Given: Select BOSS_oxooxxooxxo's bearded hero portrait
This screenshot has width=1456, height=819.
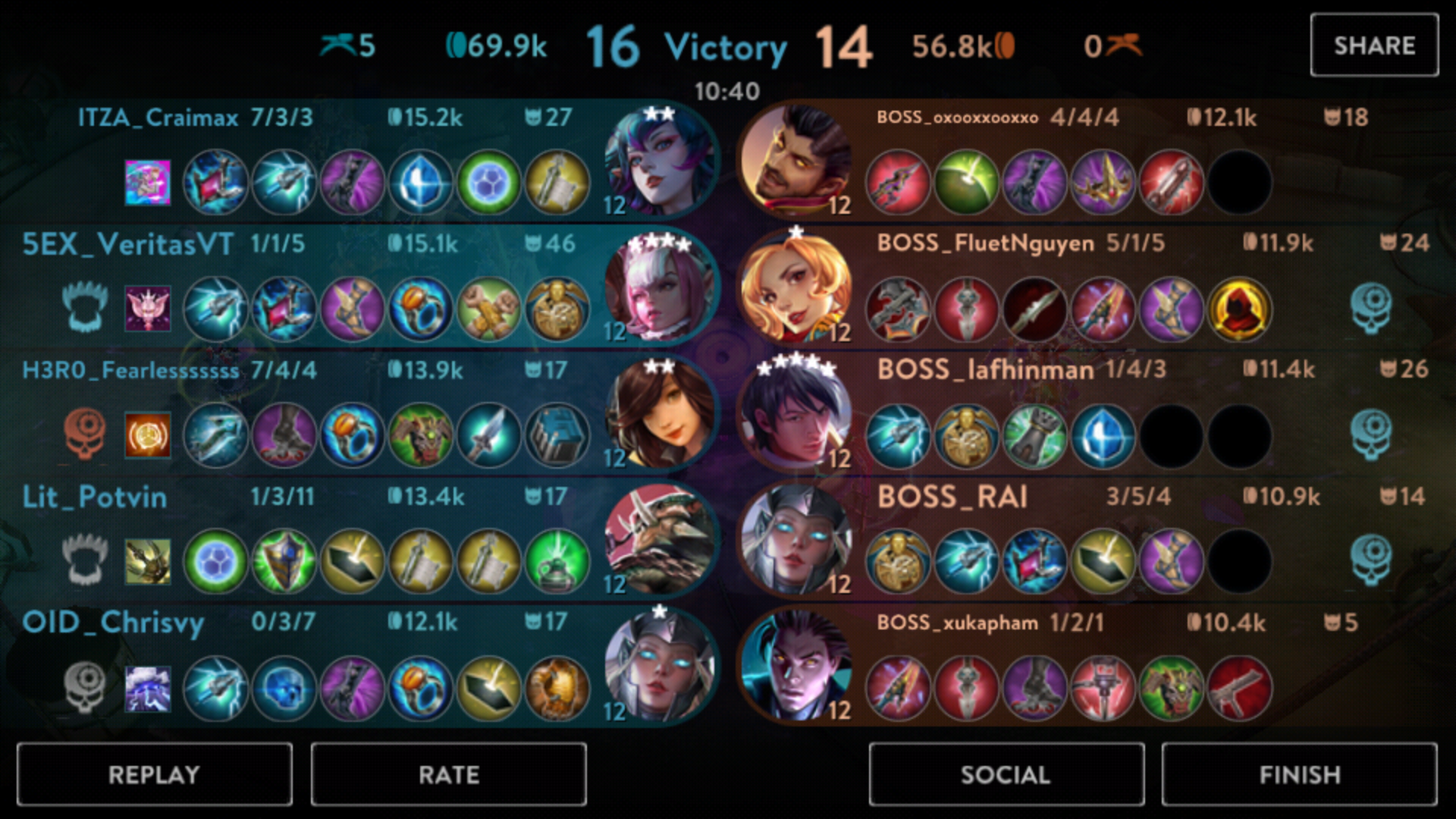Looking at the screenshot, I should [796, 162].
